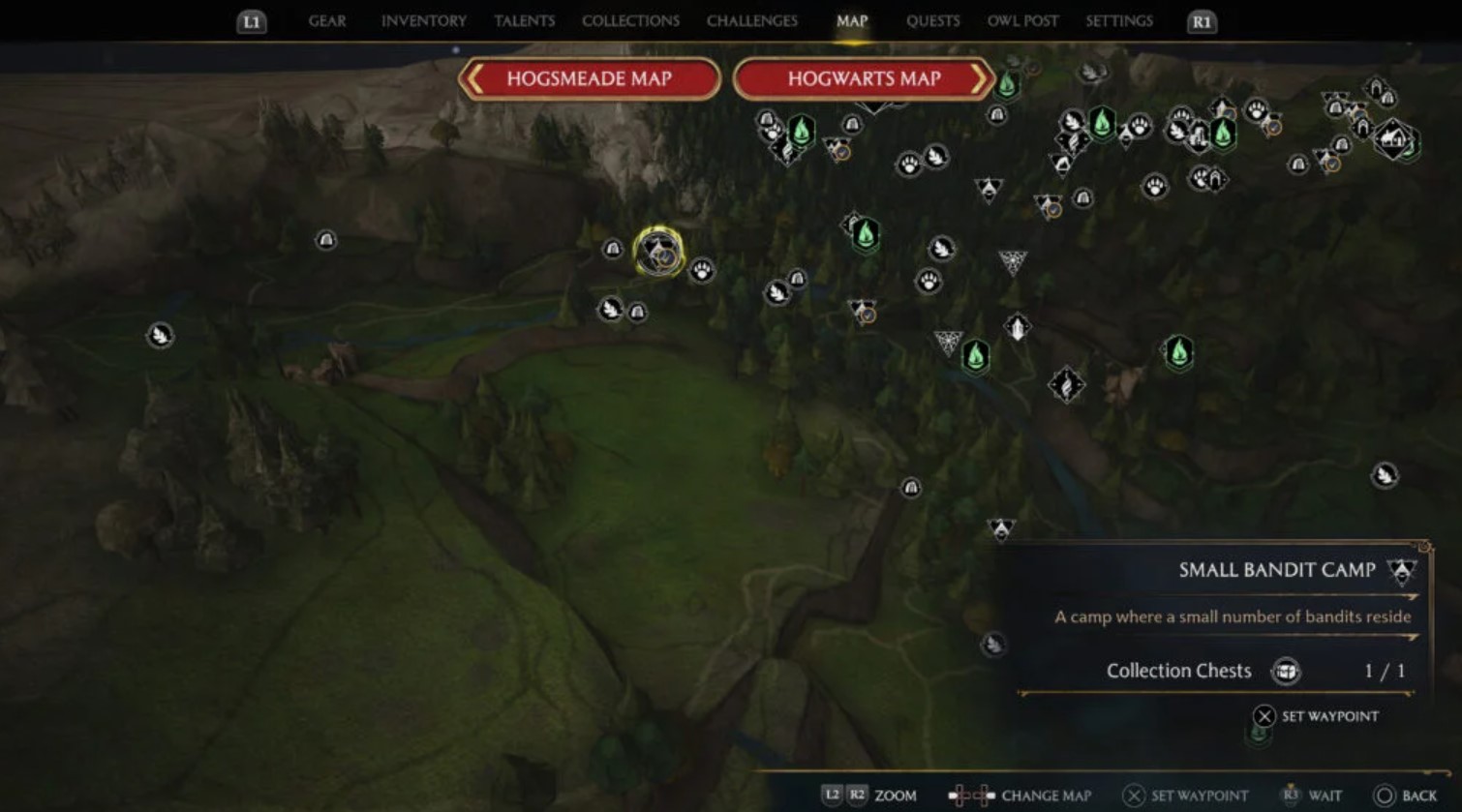Switch to the Inventory tab
This screenshot has width=1462, height=812.
(x=423, y=21)
